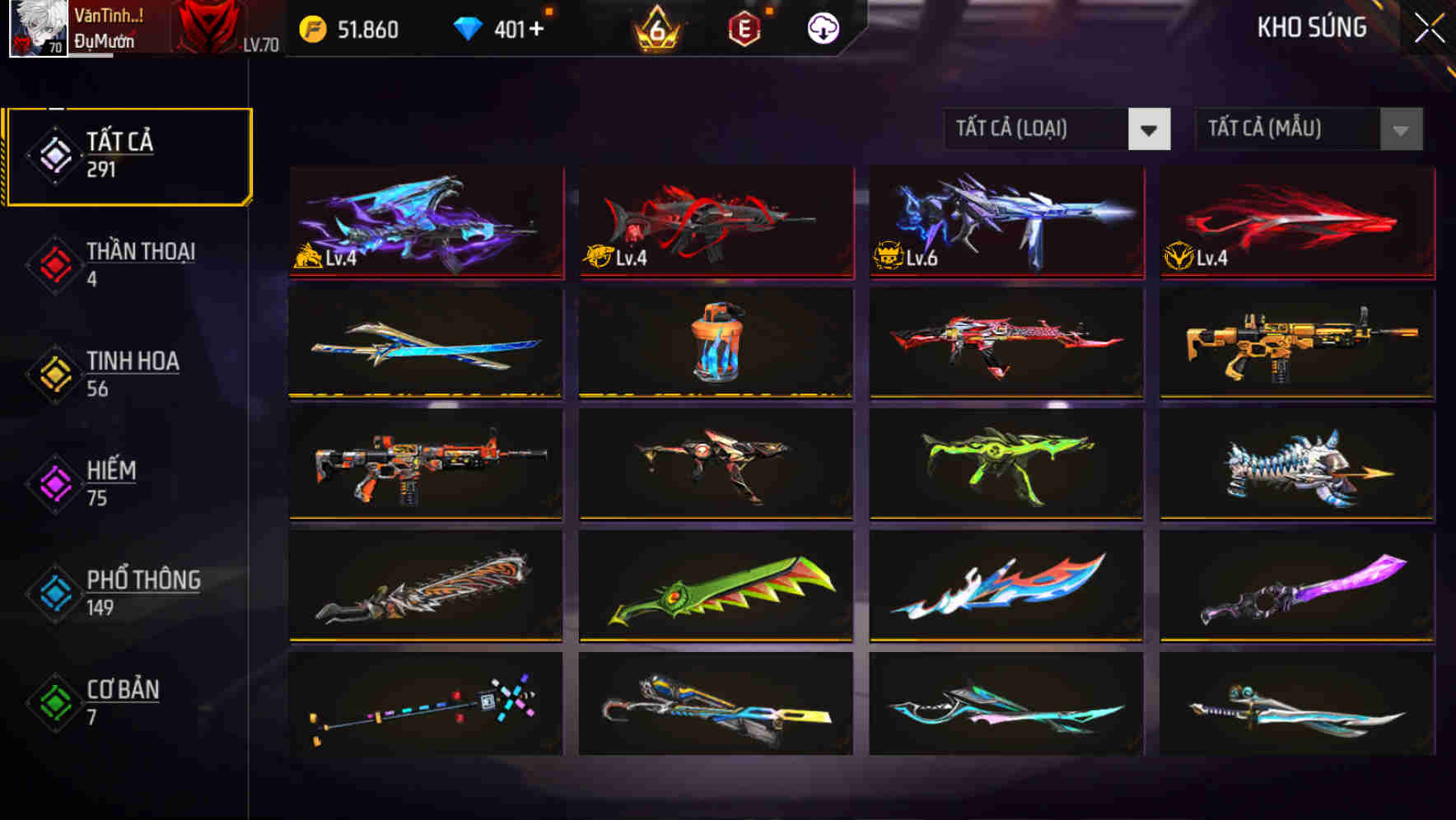1456x820 pixels.
Task: Open the level 6 crown badge
Action: 655,28
